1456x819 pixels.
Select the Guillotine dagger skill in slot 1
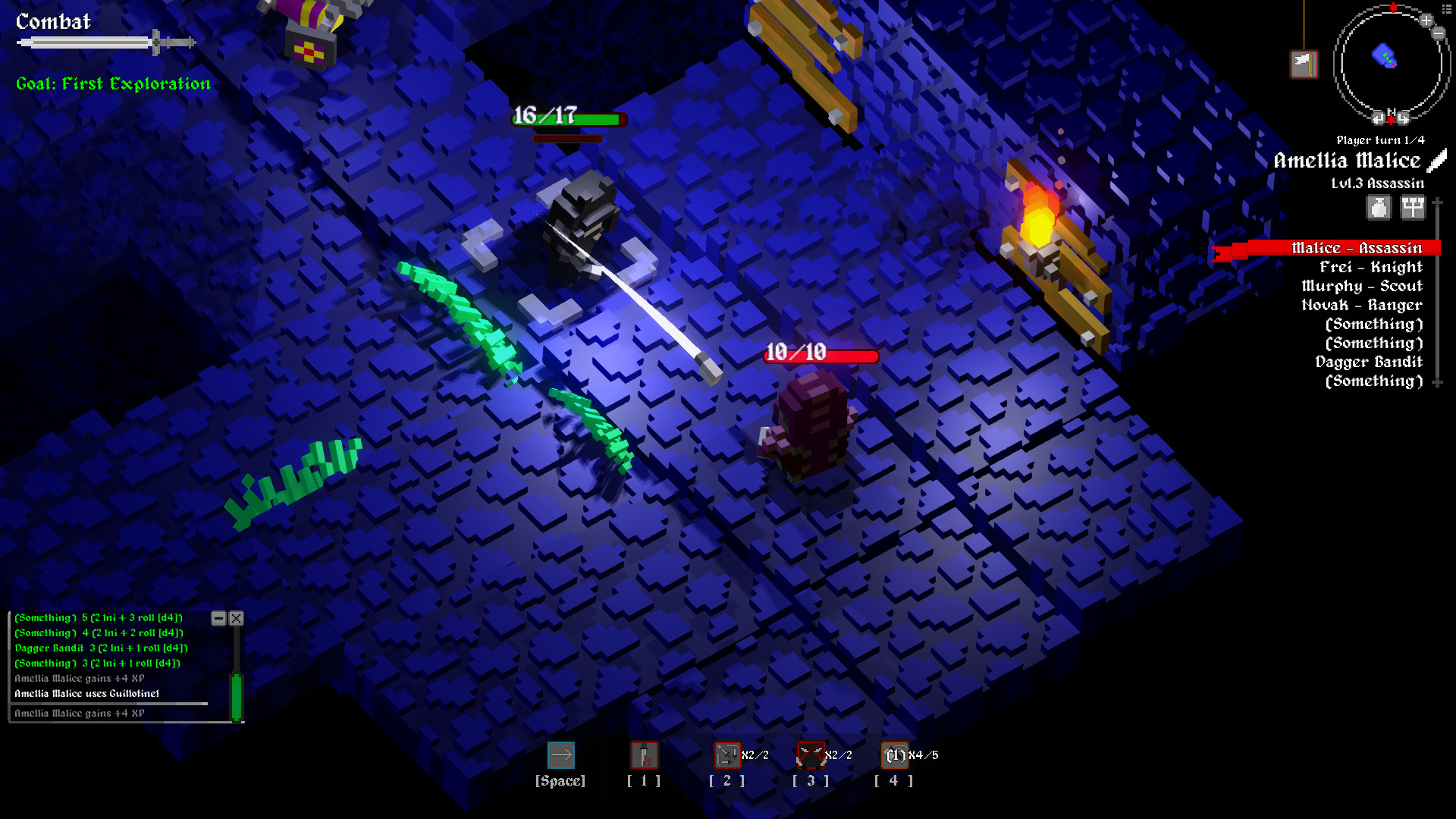[643, 755]
